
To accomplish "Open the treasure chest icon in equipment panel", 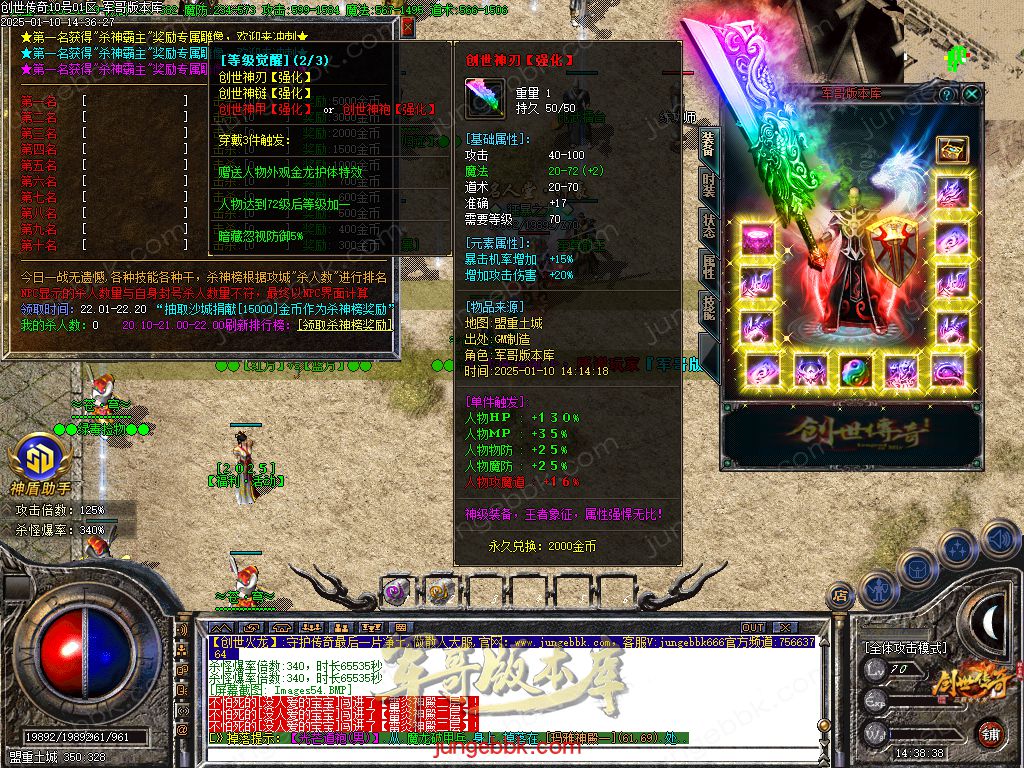I will [x=950, y=149].
